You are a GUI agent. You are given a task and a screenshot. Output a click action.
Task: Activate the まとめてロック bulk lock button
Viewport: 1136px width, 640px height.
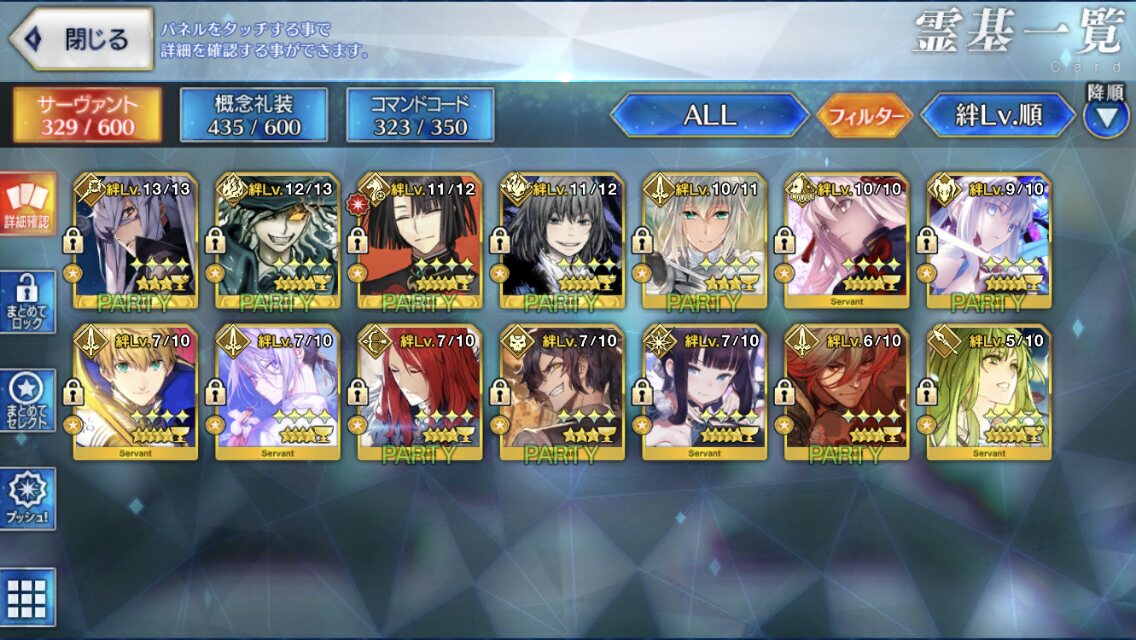(x=27, y=300)
